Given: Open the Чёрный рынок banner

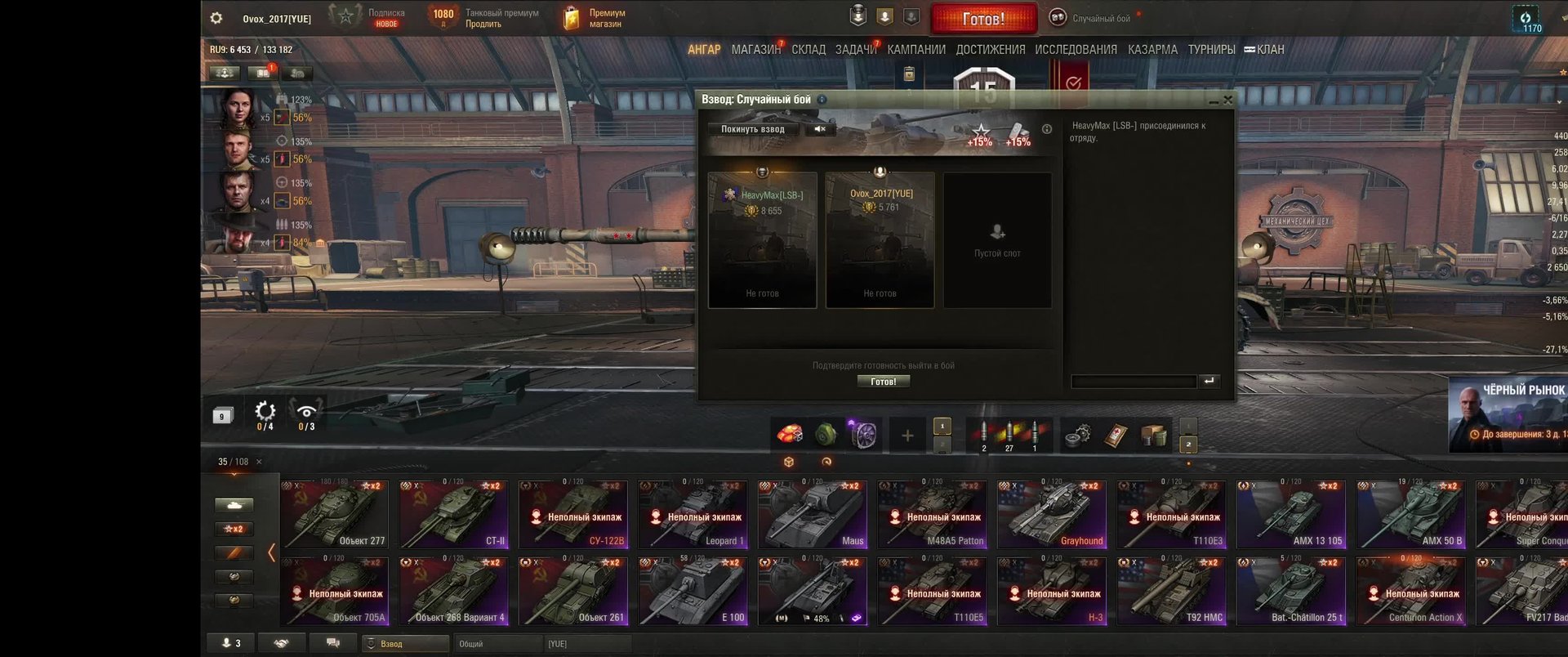Looking at the screenshot, I should [x=1508, y=413].
